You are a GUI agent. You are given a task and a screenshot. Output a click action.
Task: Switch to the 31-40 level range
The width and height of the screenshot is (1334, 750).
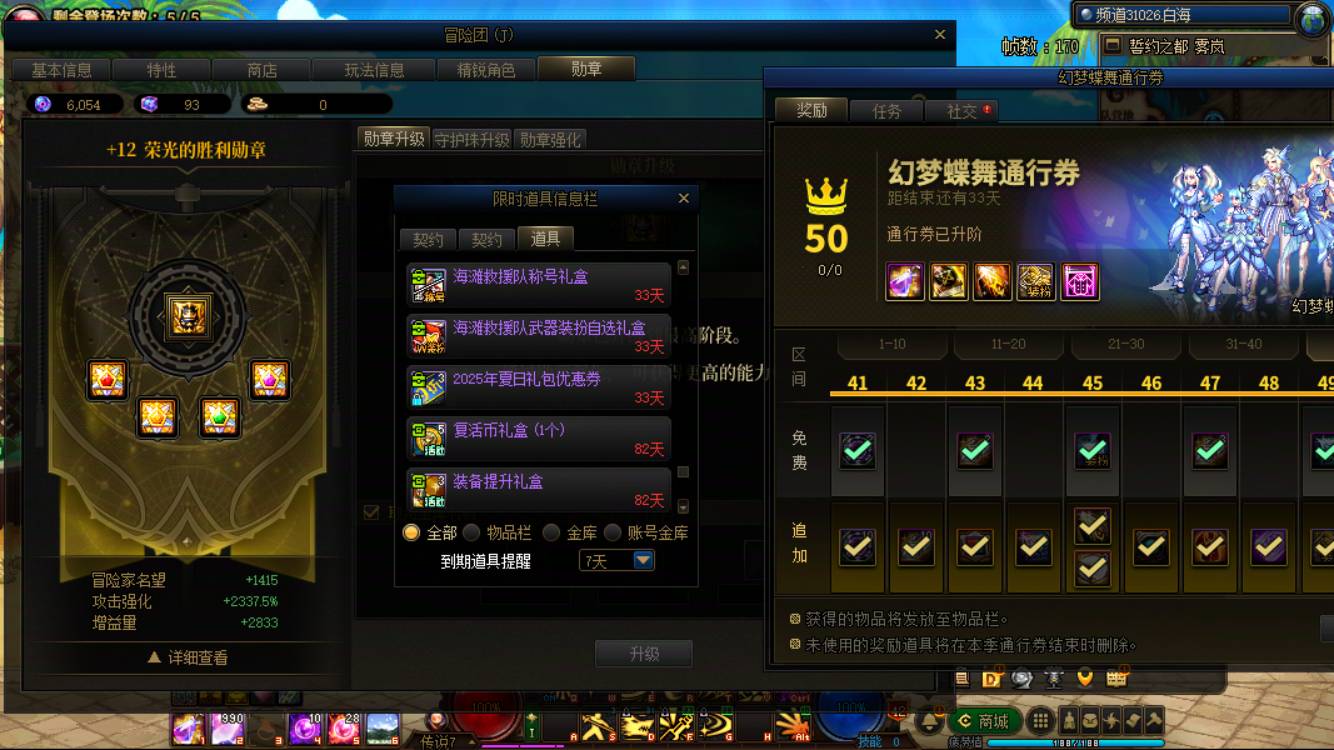(1244, 343)
